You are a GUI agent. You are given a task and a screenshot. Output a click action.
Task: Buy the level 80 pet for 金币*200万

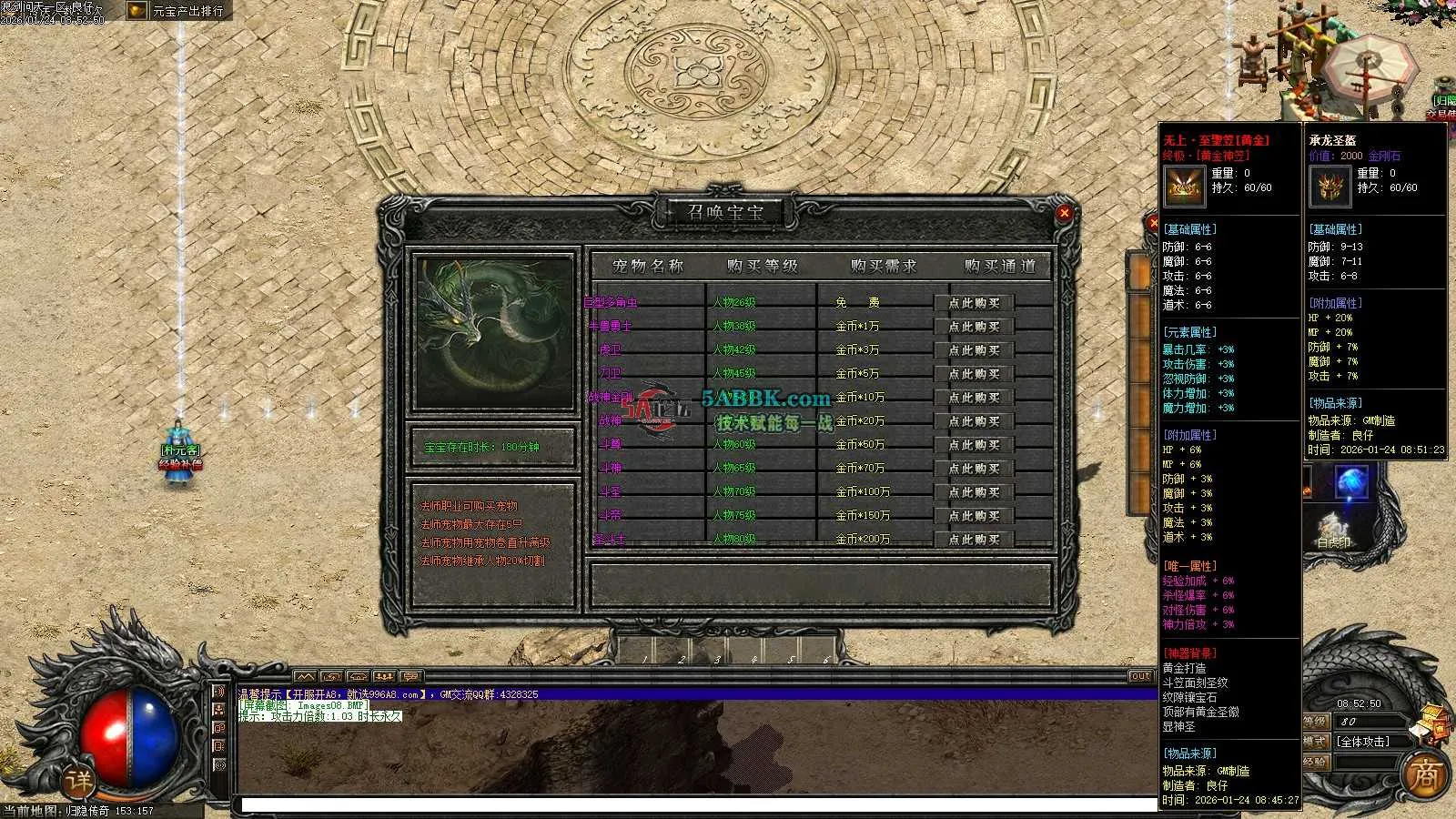(974, 539)
